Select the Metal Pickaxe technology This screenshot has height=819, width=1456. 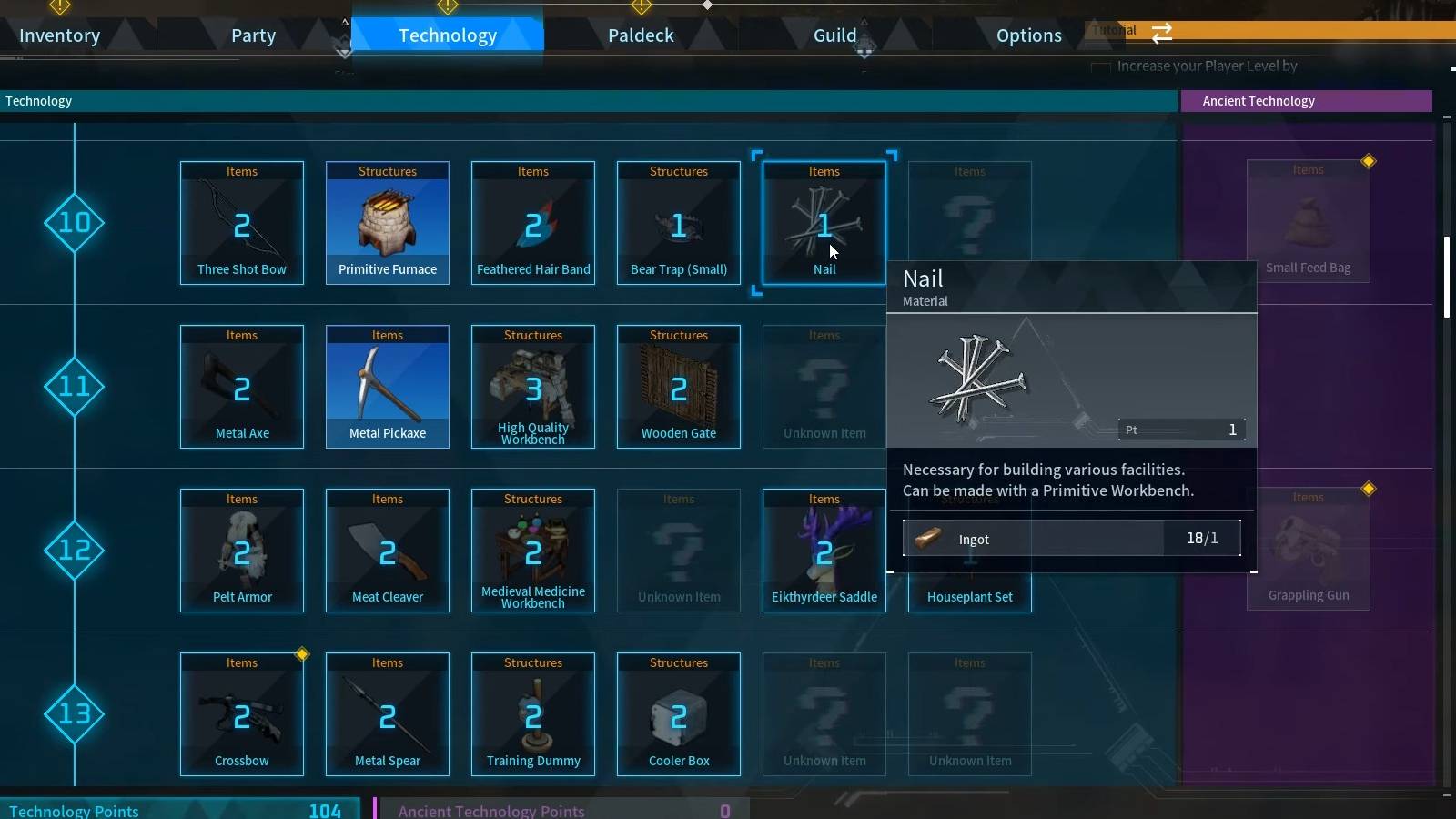(x=387, y=387)
